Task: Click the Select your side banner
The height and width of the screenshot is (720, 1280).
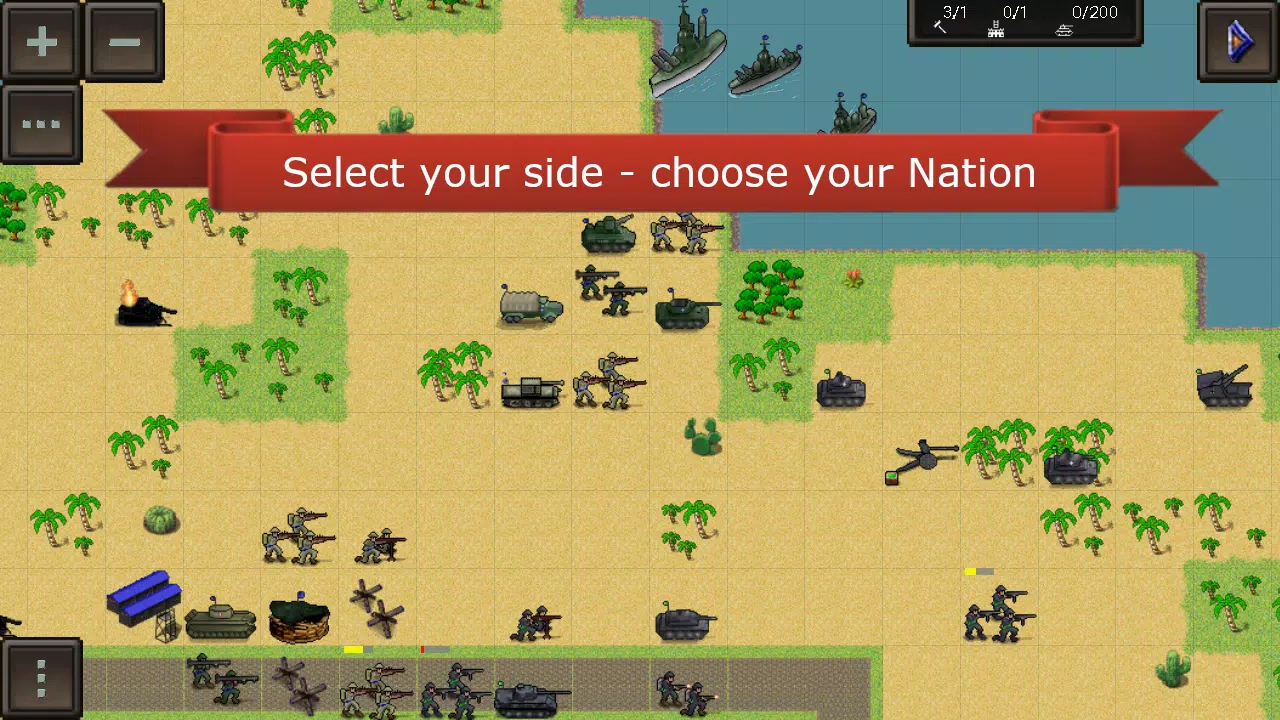Action: tap(660, 172)
